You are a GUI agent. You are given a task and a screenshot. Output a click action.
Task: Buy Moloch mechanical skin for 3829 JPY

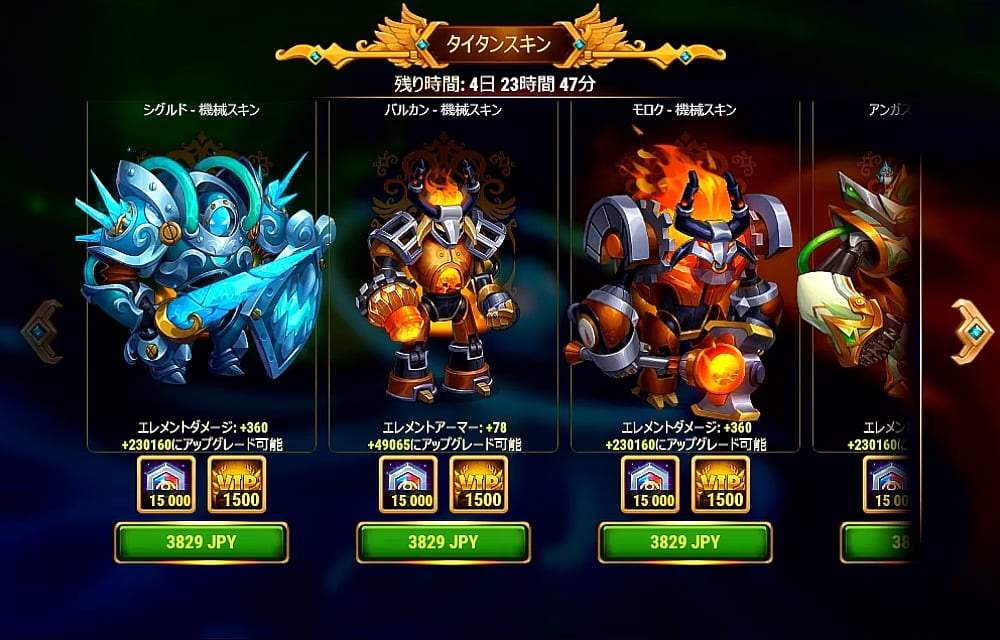[x=685, y=542]
